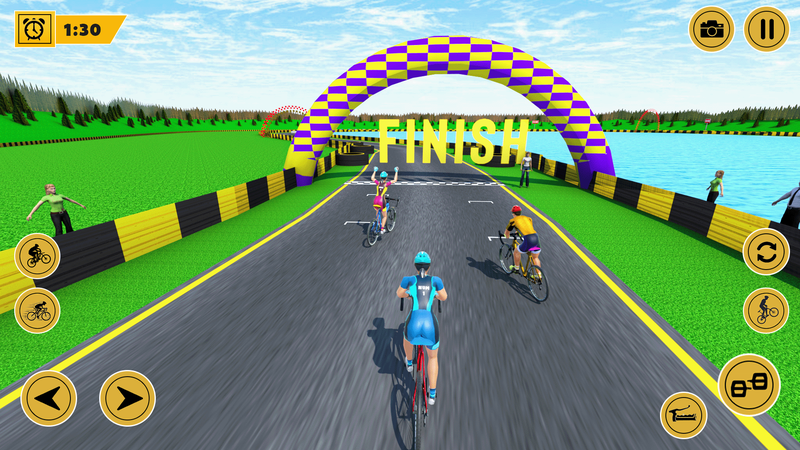The height and width of the screenshot is (450, 800).
Task: Tap the circular arrows reset button
Action: pos(766,251)
